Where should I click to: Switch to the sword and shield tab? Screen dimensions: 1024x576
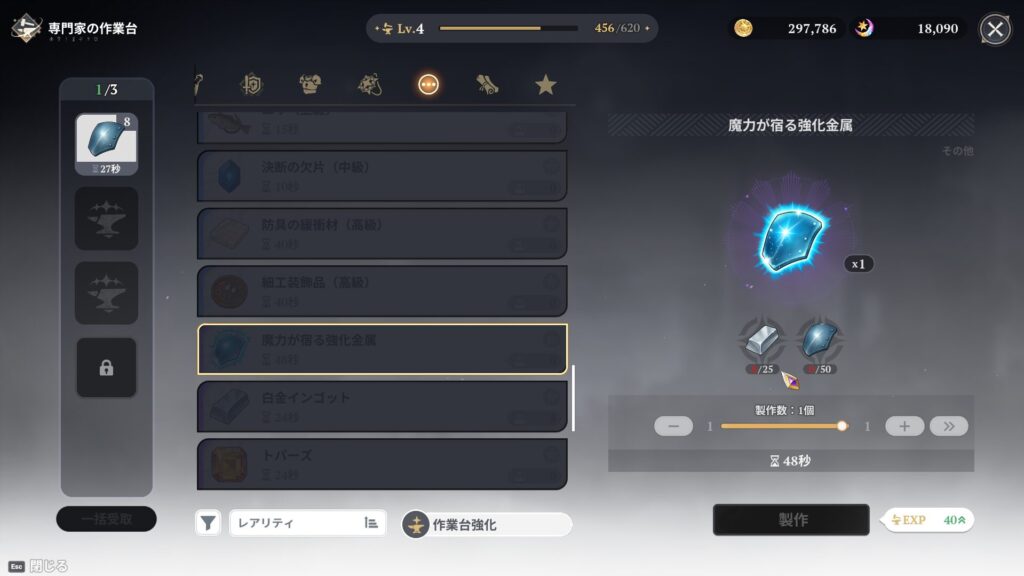click(x=251, y=85)
